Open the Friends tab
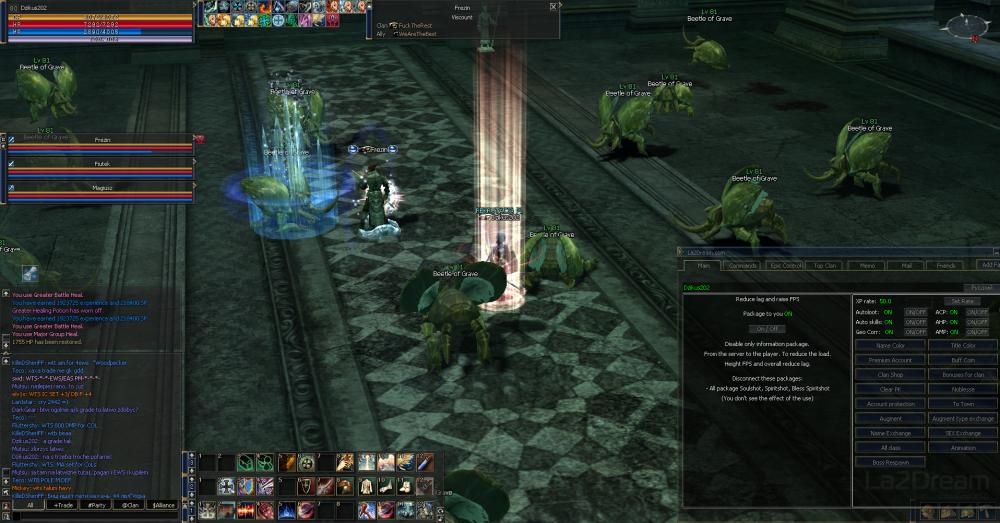Screen dimensions: 1000x523 pos(945,266)
